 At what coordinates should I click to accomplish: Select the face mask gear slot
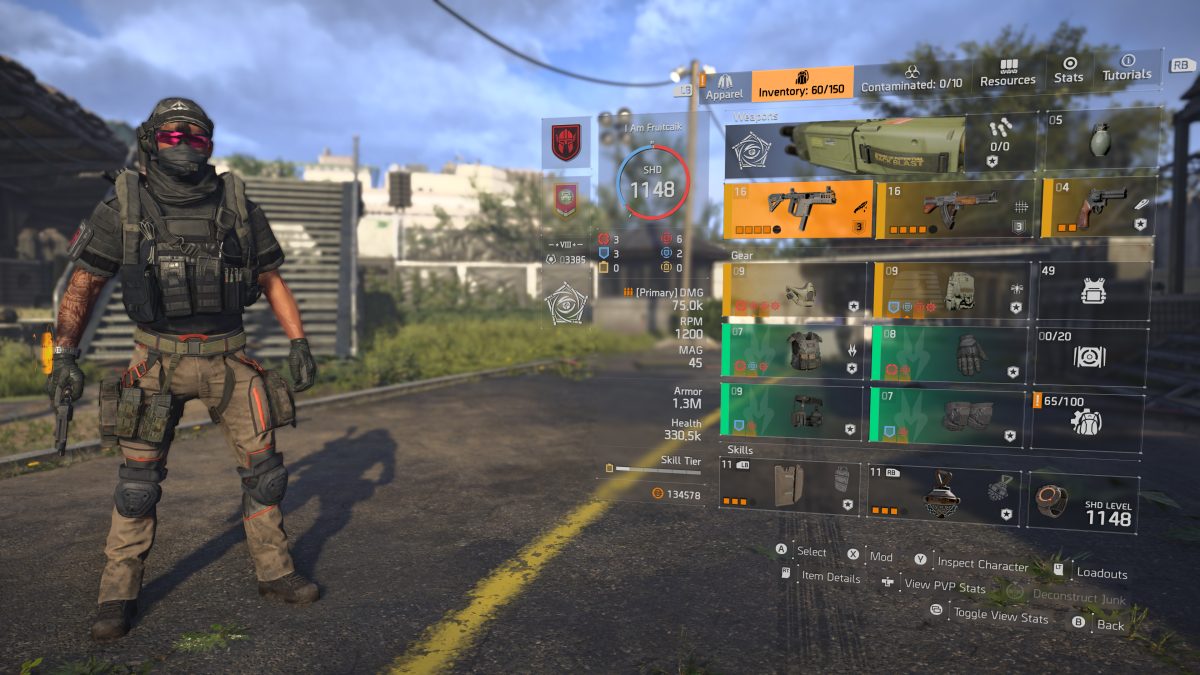(x=795, y=290)
